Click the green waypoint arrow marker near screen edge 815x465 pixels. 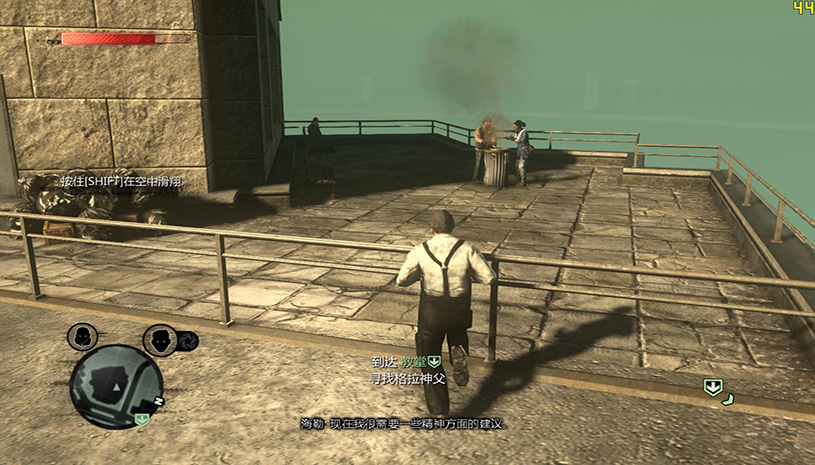pyautogui.click(x=712, y=387)
